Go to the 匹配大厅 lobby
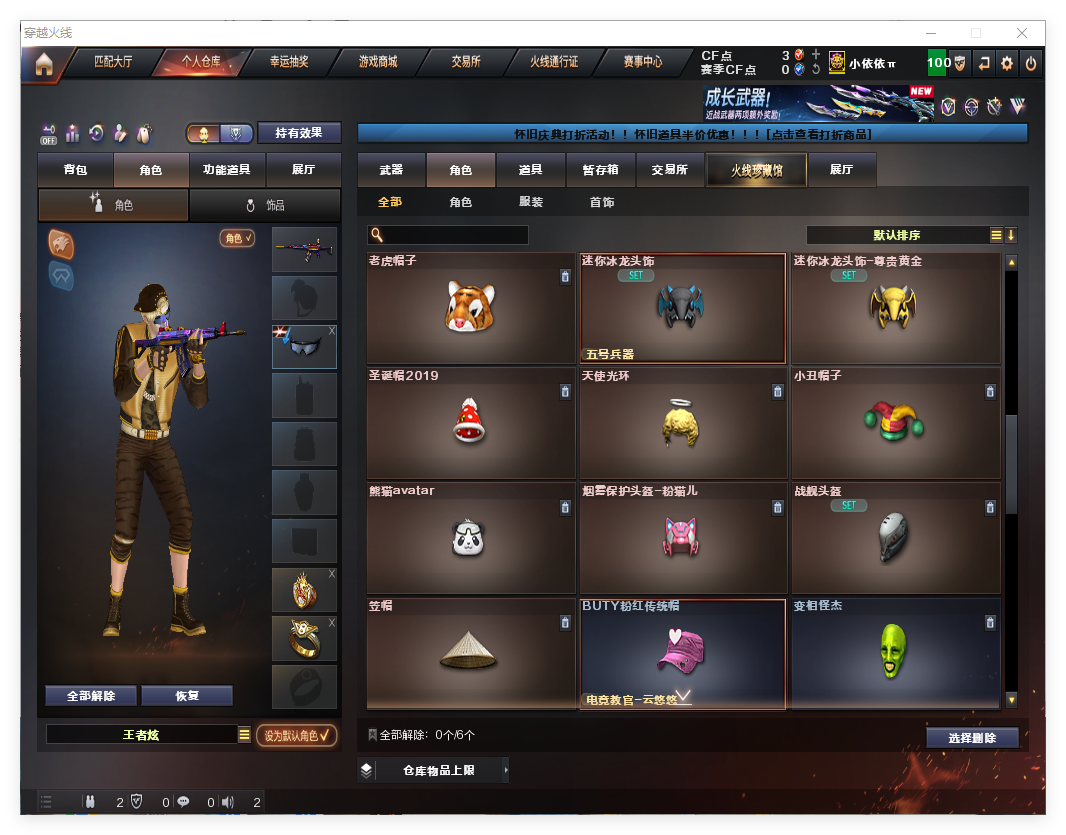This screenshot has height=835, width=1066. pyautogui.click(x=113, y=62)
